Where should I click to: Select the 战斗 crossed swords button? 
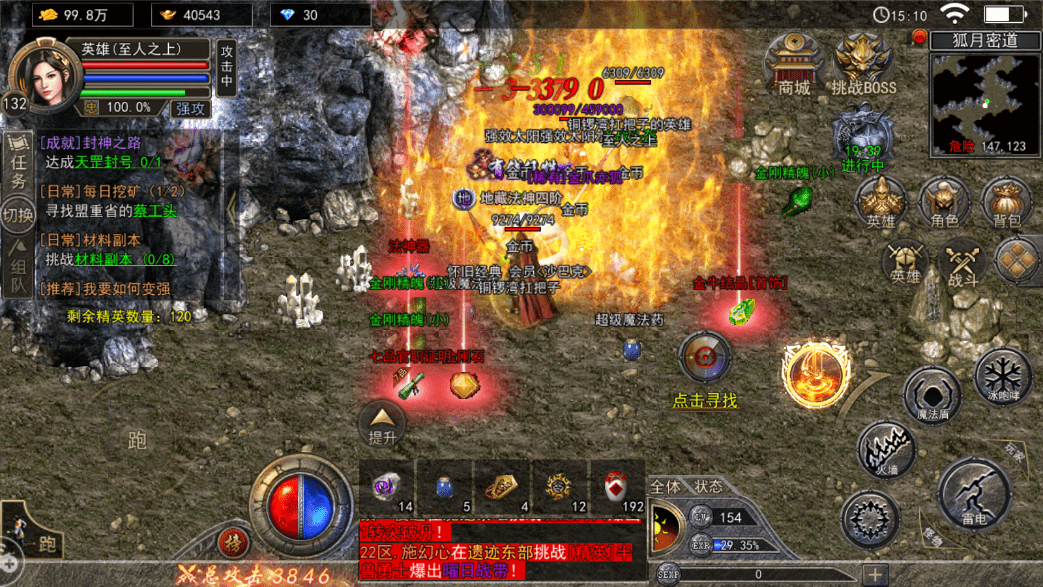(964, 263)
